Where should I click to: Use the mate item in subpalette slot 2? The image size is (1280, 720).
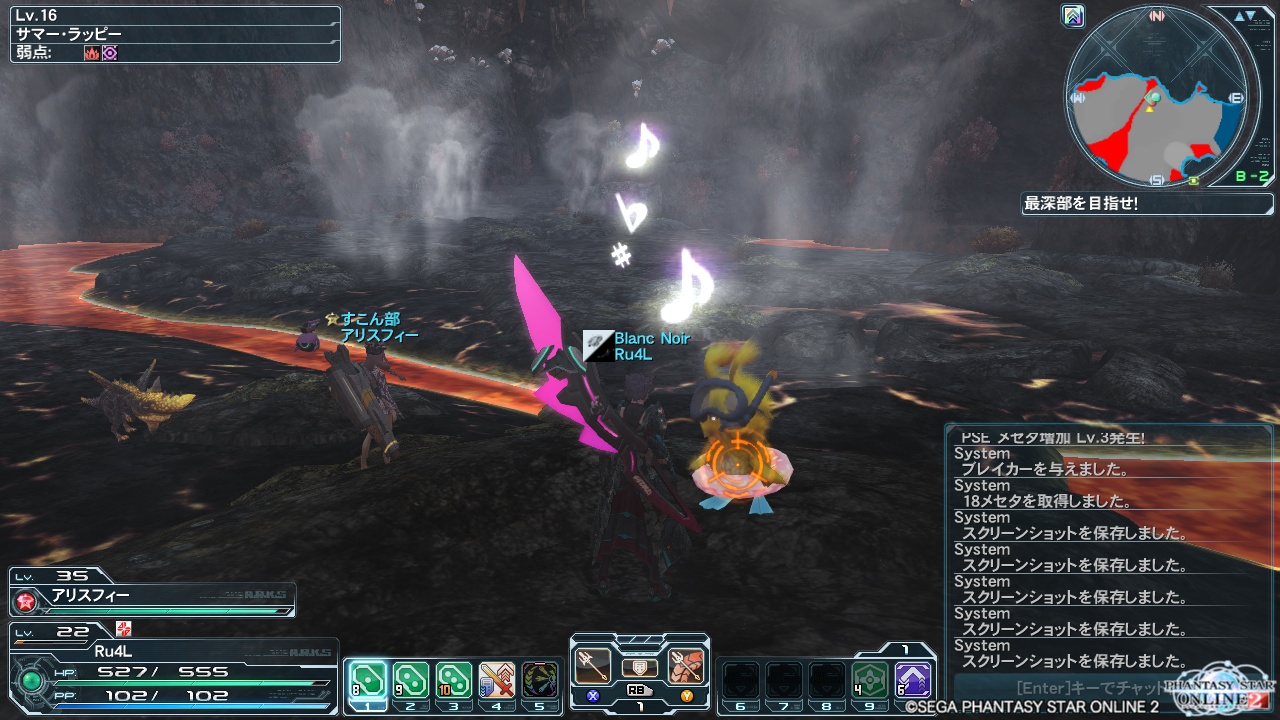pyautogui.click(x=411, y=680)
